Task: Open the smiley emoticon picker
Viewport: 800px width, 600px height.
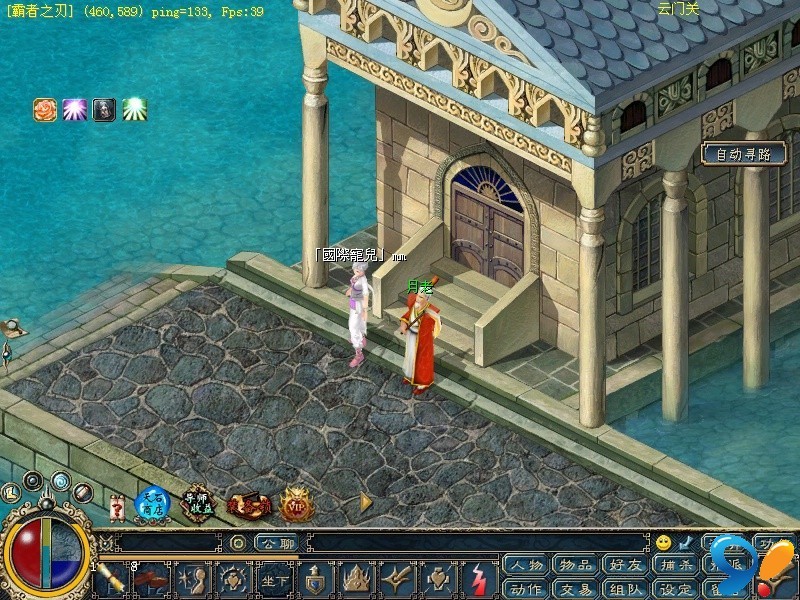Action: click(x=663, y=543)
